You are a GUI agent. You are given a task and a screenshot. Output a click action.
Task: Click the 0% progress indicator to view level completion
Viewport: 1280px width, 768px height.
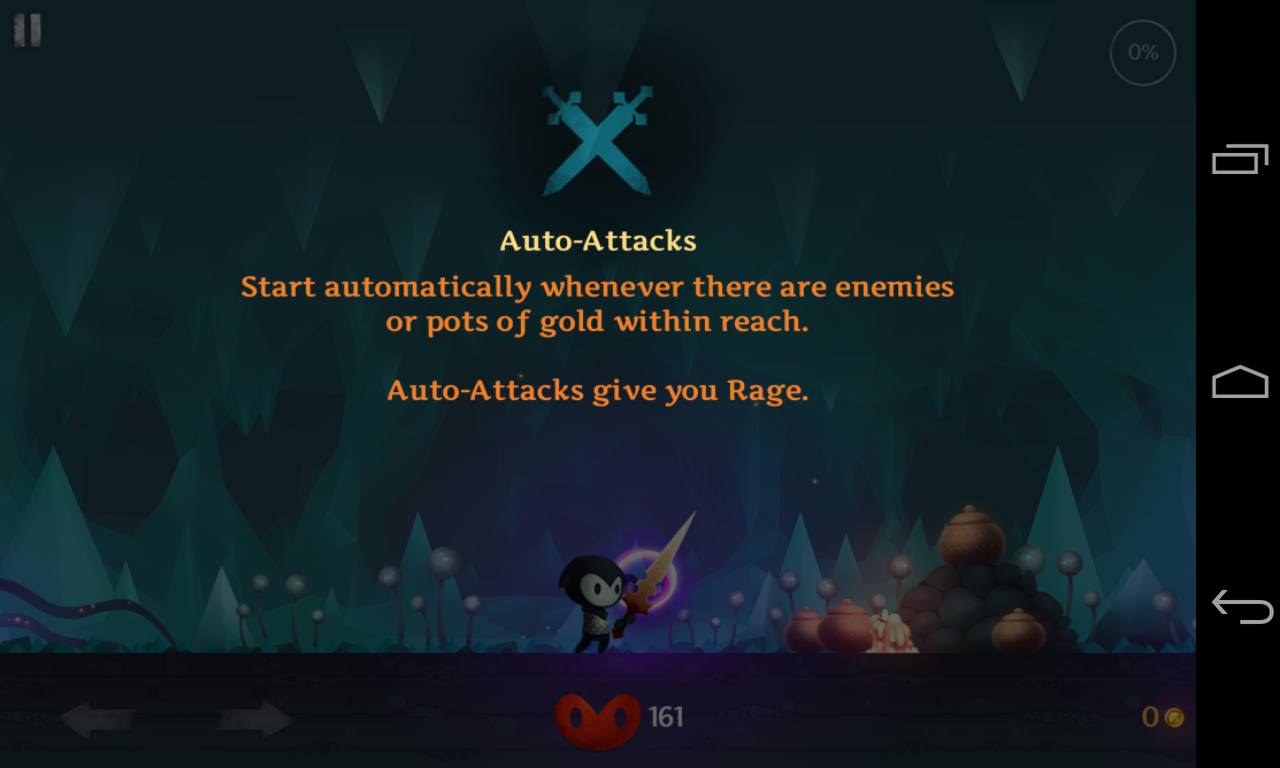pyautogui.click(x=1142, y=52)
